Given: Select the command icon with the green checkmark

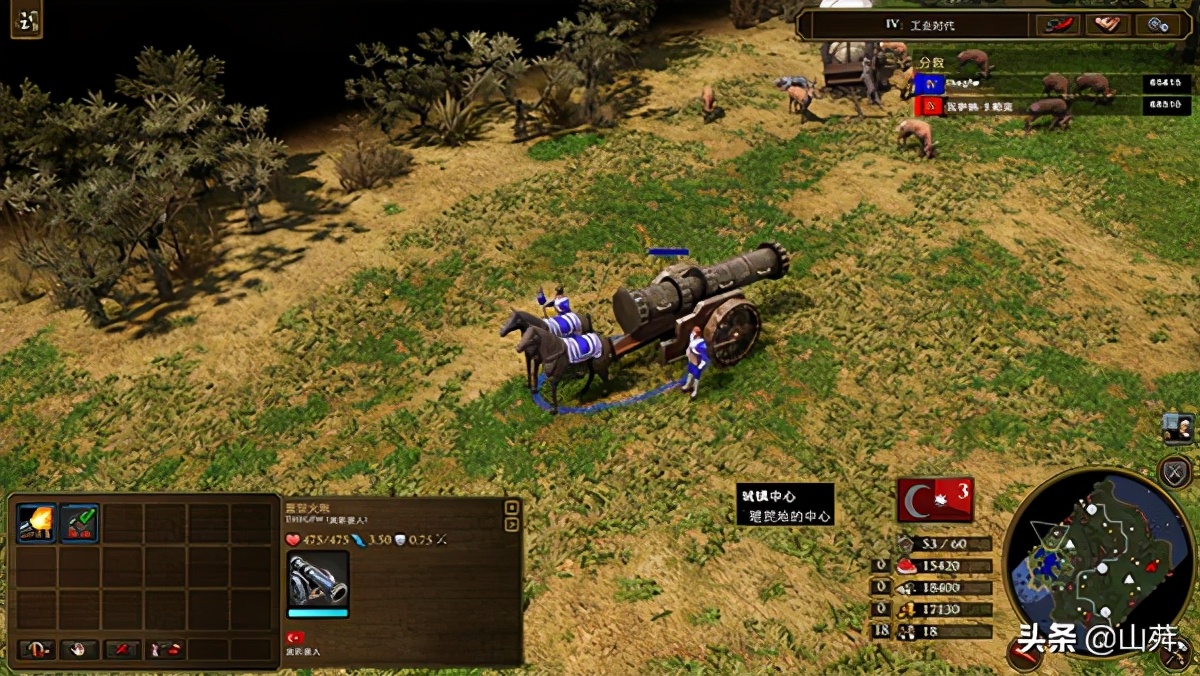Looking at the screenshot, I should click(x=80, y=522).
